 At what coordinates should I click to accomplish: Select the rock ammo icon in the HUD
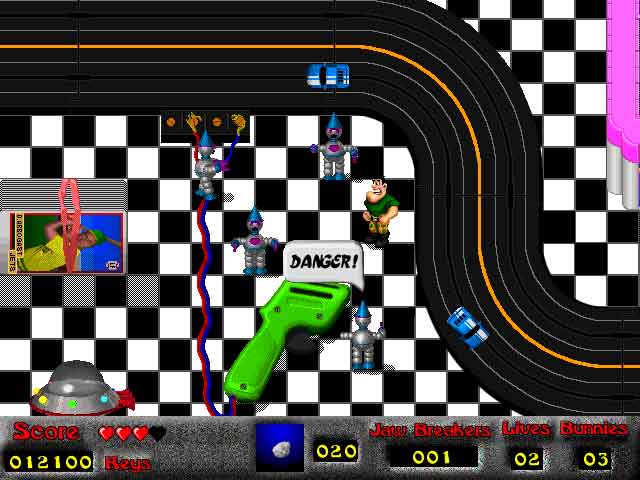pos(279,448)
